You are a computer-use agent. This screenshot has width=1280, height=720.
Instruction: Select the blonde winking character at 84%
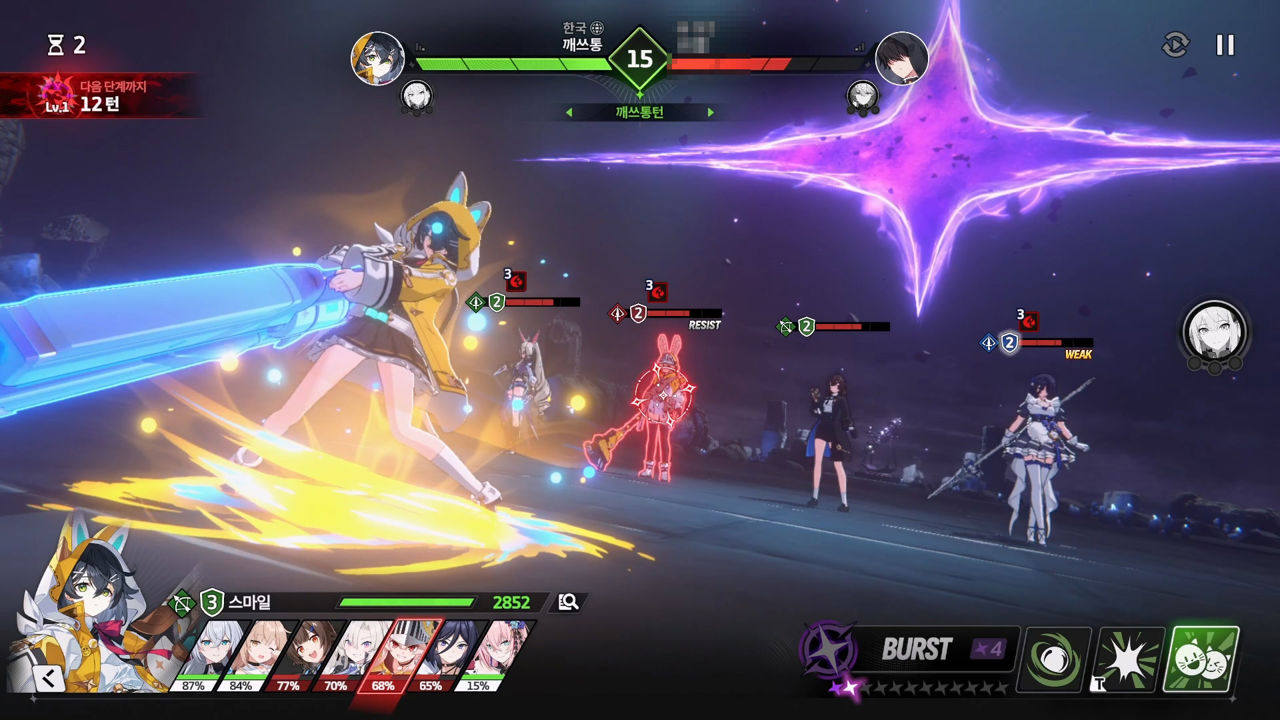(258, 655)
